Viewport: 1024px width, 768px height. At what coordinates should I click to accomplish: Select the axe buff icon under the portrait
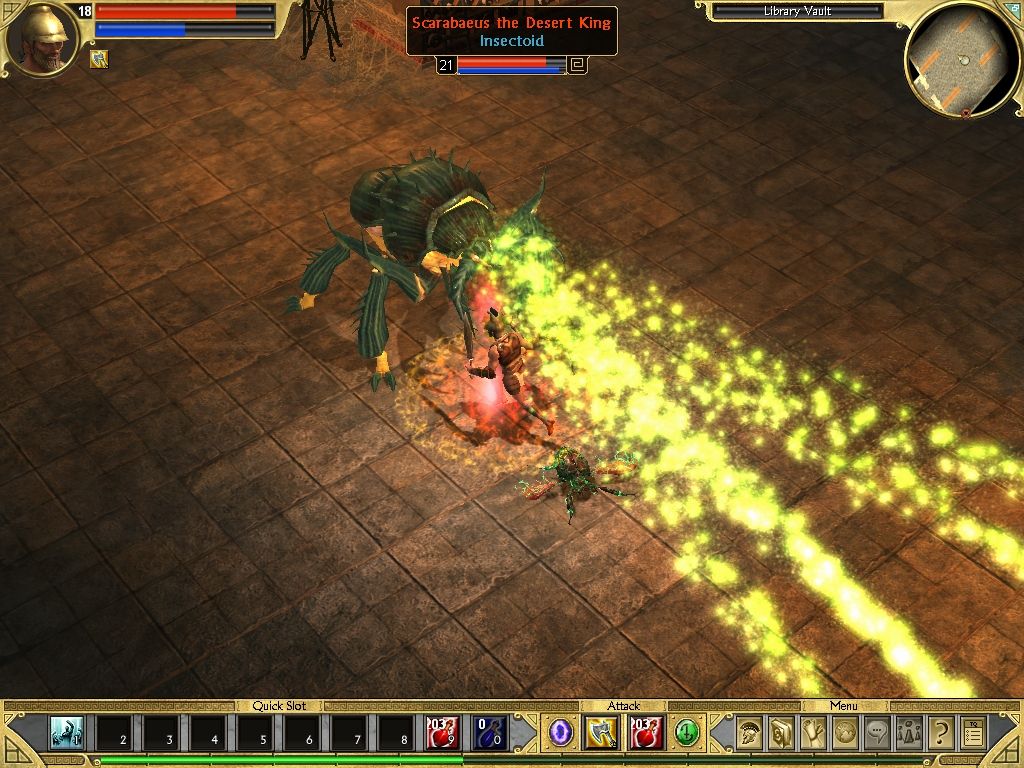(x=99, y=59)
